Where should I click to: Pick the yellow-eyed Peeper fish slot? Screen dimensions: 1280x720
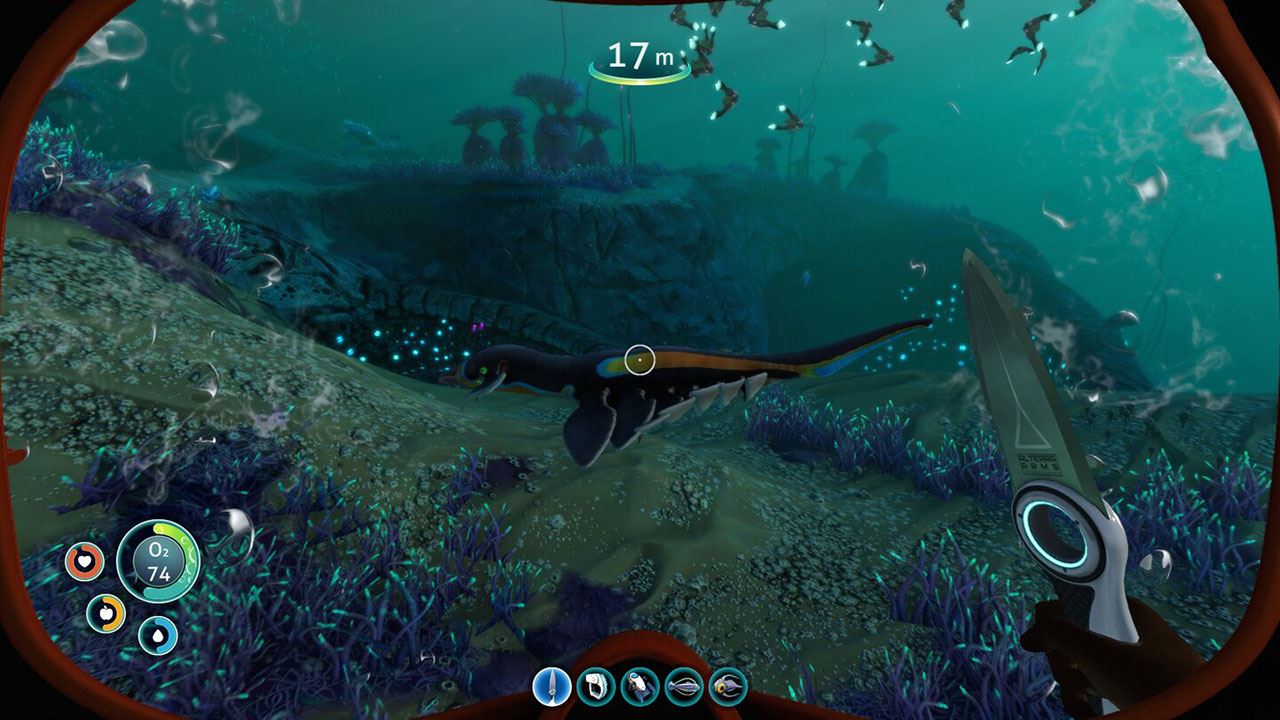point(728,686)
